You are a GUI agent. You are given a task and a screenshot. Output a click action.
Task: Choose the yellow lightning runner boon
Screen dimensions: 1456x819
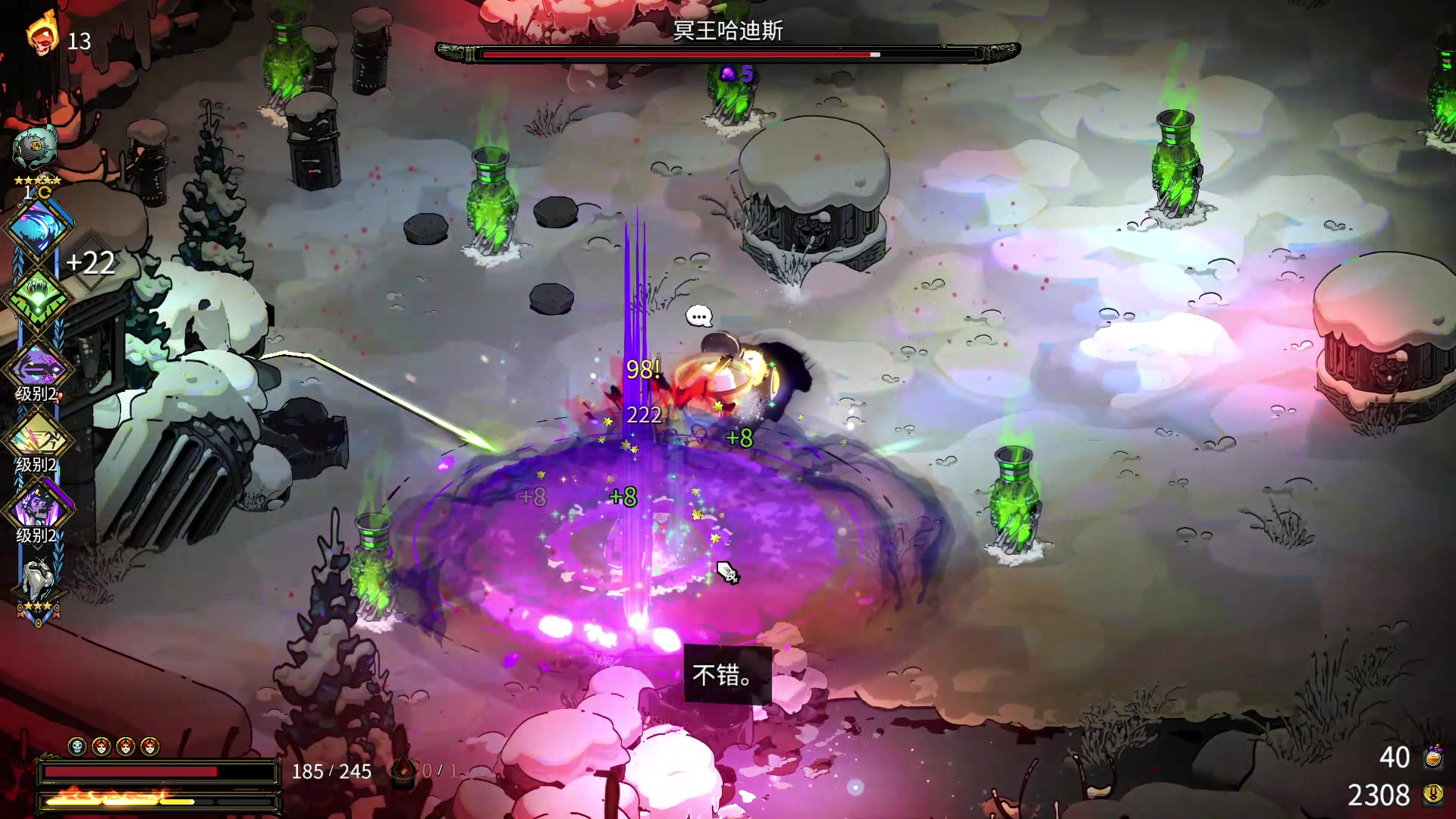36,439
